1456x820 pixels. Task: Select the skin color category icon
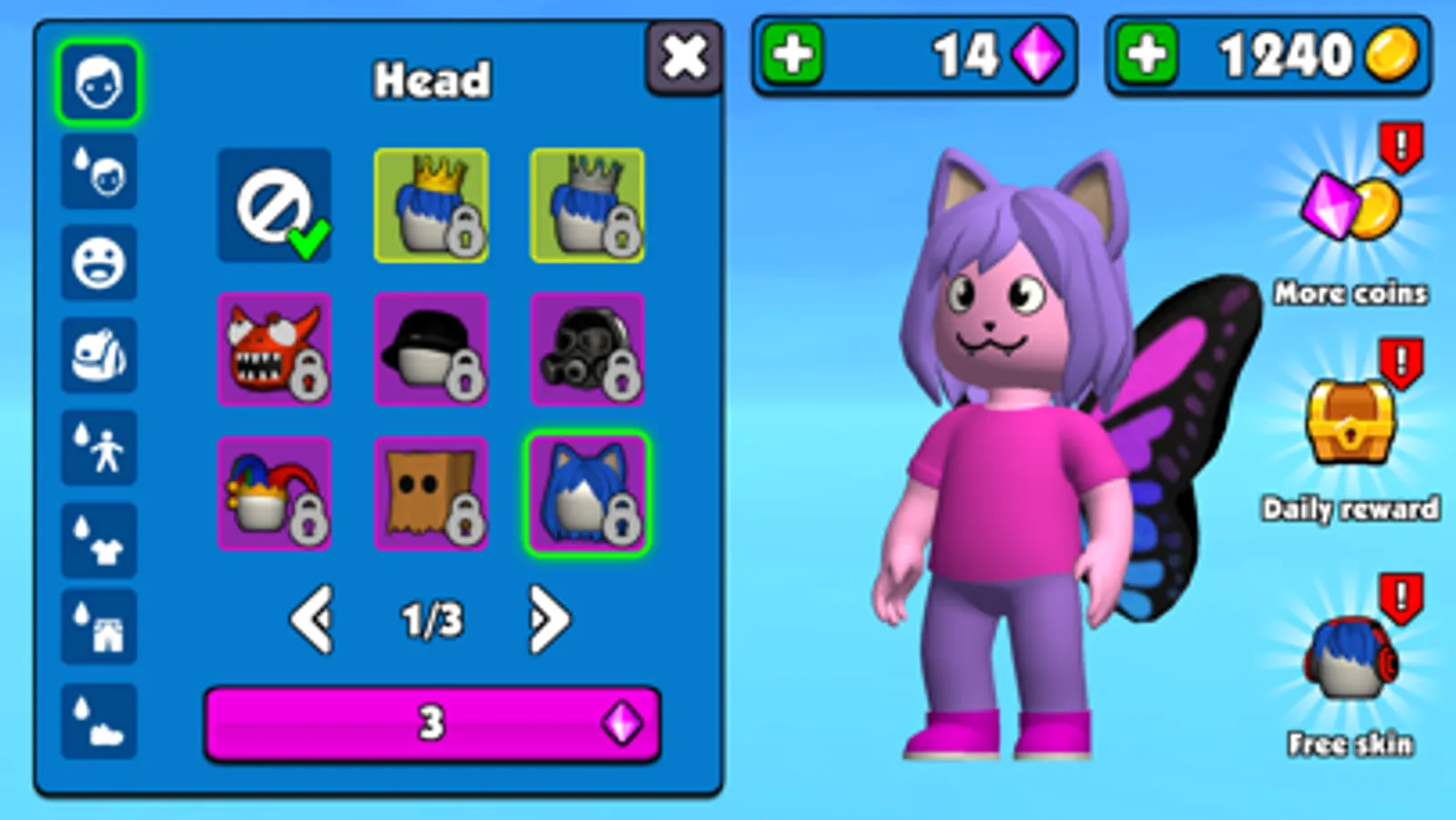[98, 173]
